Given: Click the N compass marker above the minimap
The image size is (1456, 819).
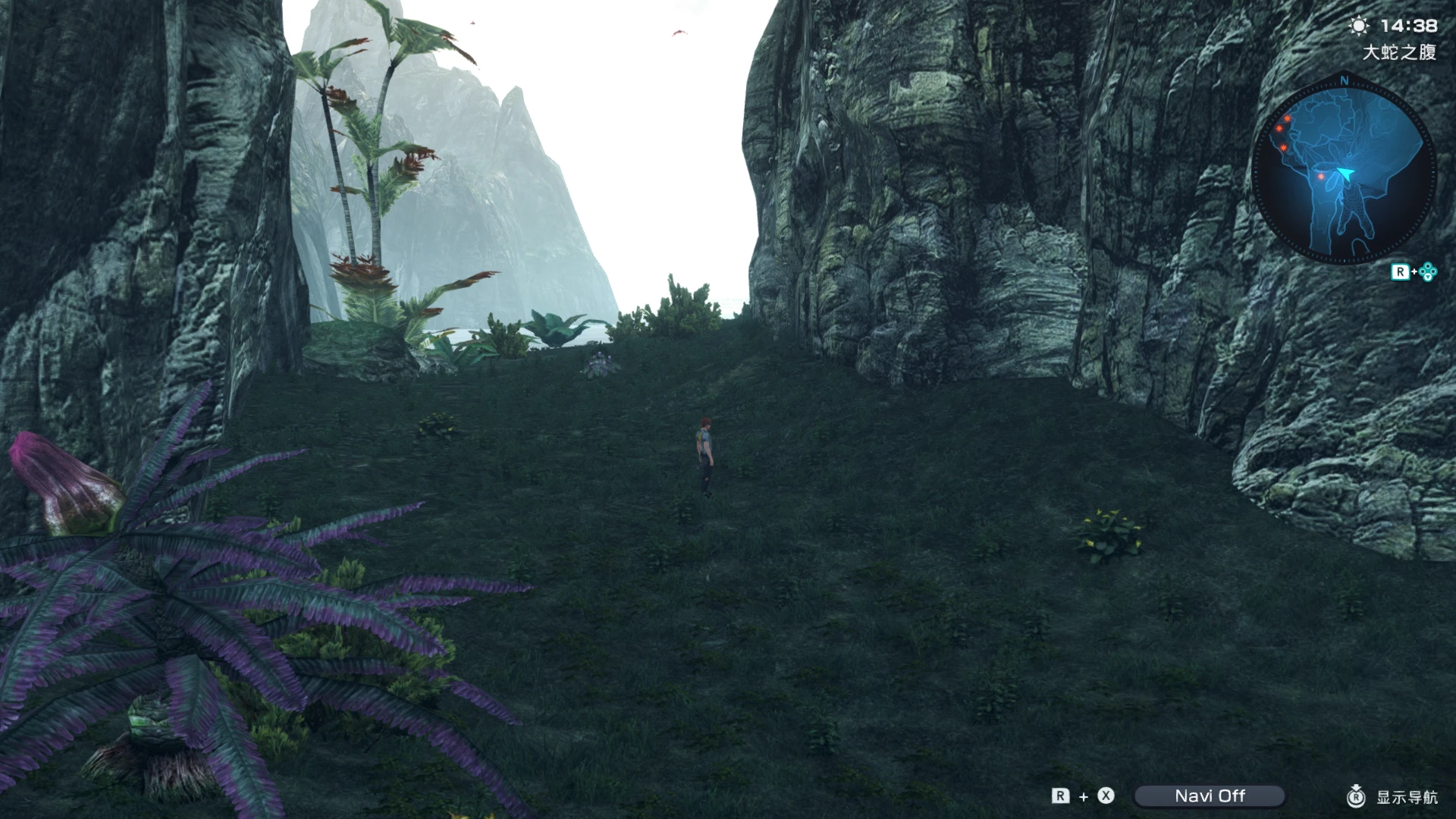Looking at the screenshot, I should click(1344, 80).
